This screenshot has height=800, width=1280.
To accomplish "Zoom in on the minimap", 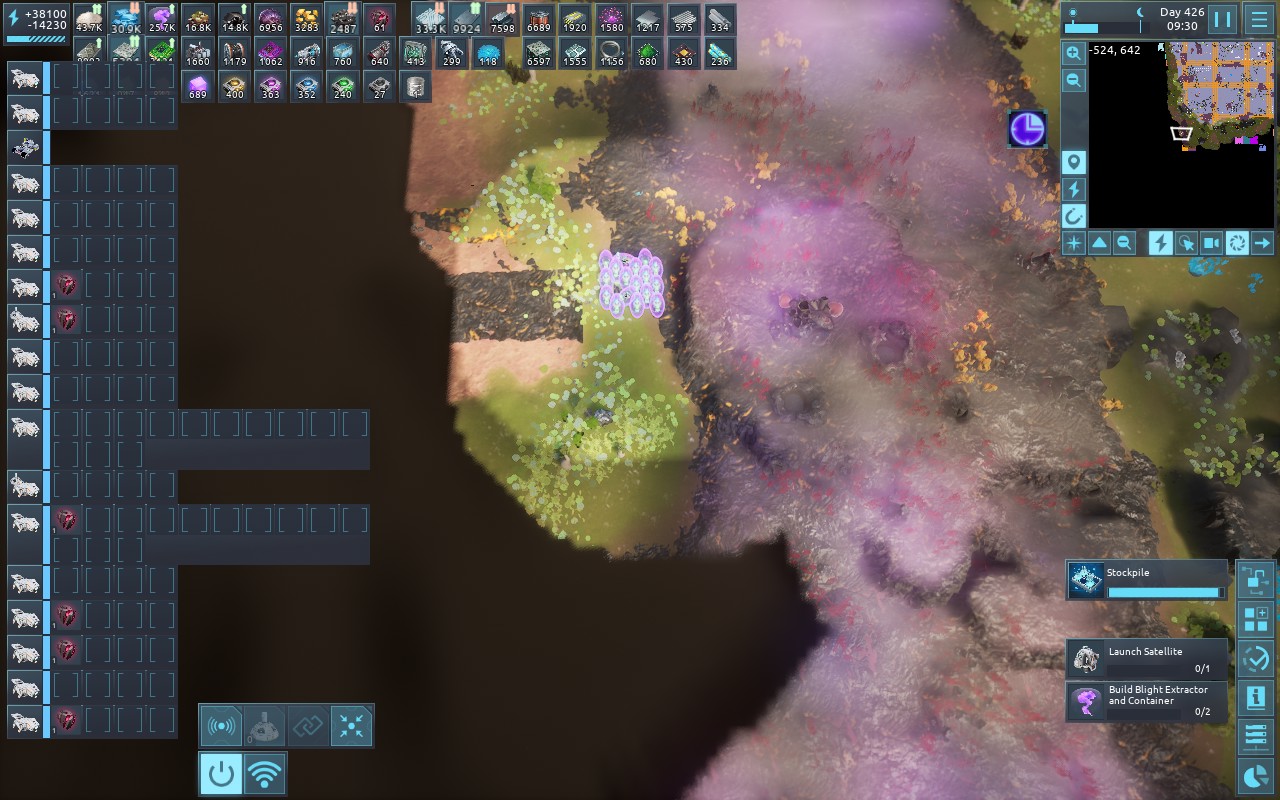I will pyautogui.click(x=1073, y=53).
